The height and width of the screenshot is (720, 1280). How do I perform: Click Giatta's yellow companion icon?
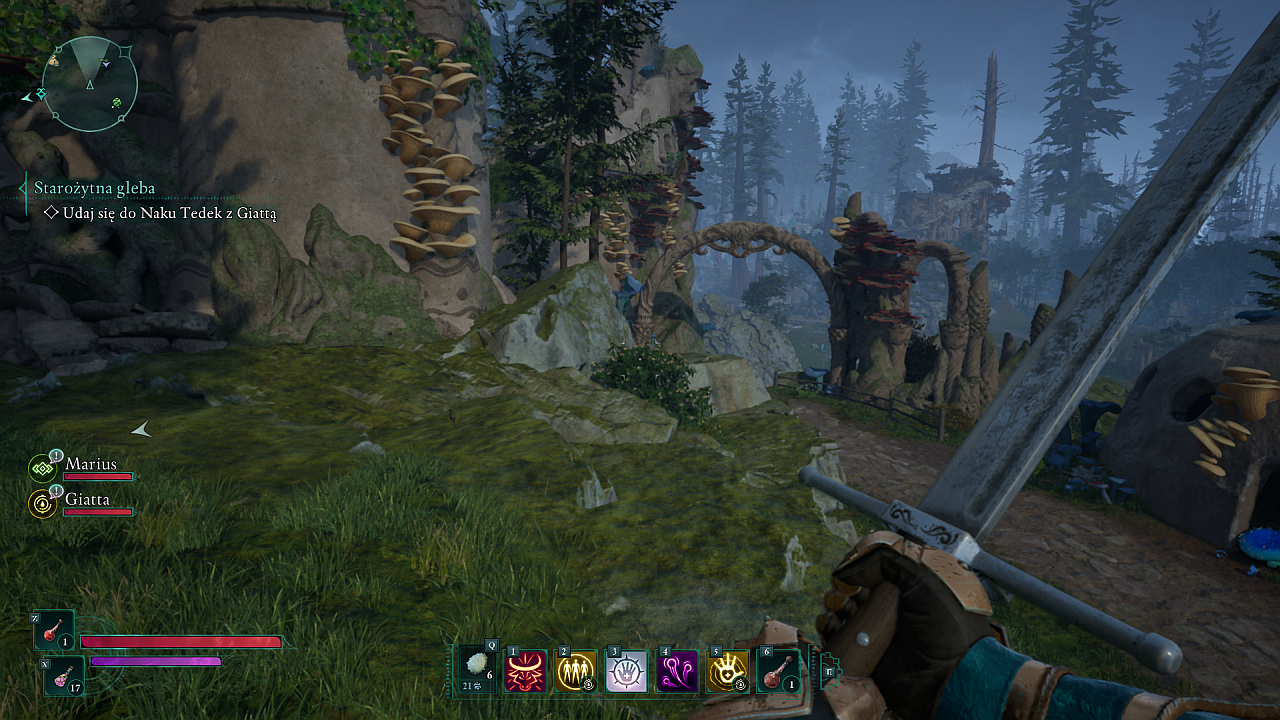click(42, 503)
